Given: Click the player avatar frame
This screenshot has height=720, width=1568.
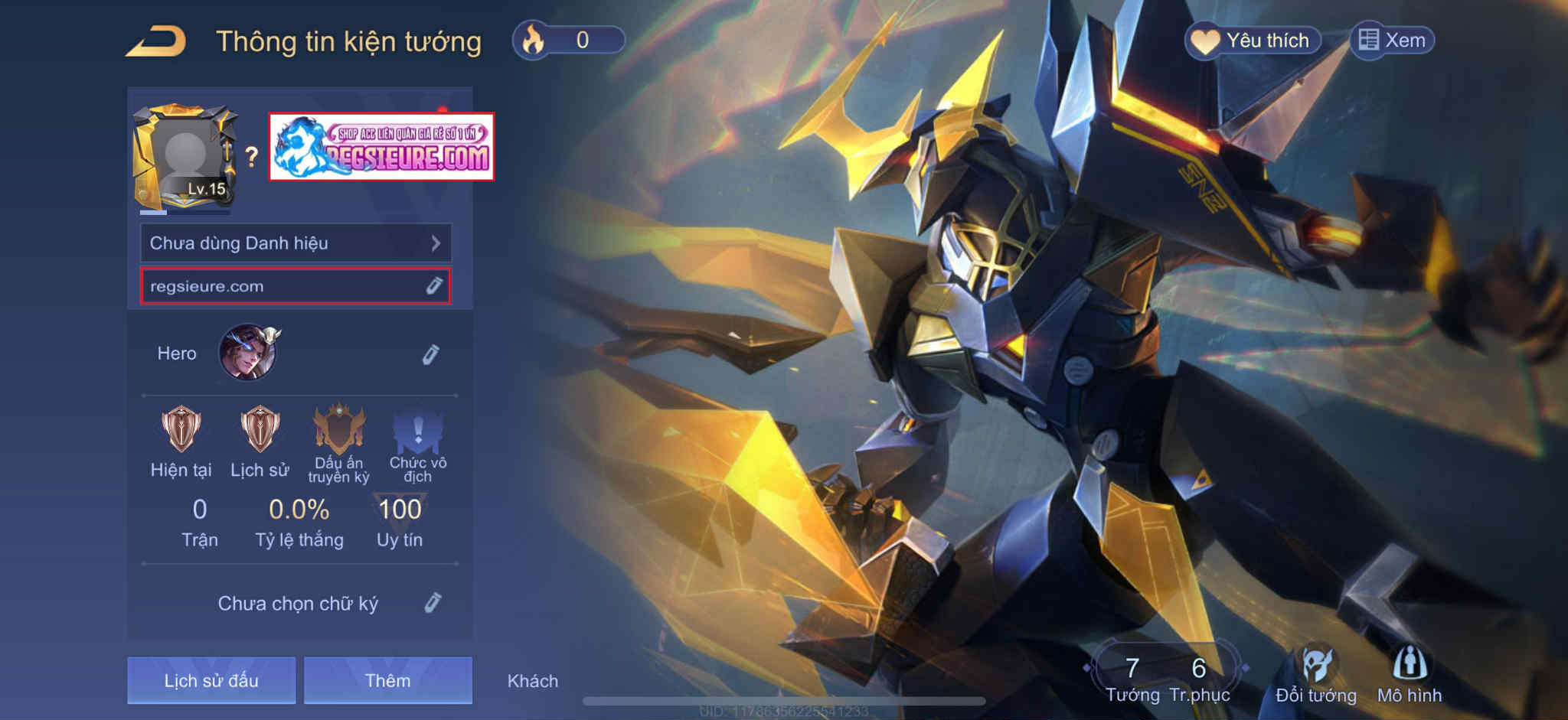Looking at the screenshot, I should pyautogui.click(x=185, y=158).
